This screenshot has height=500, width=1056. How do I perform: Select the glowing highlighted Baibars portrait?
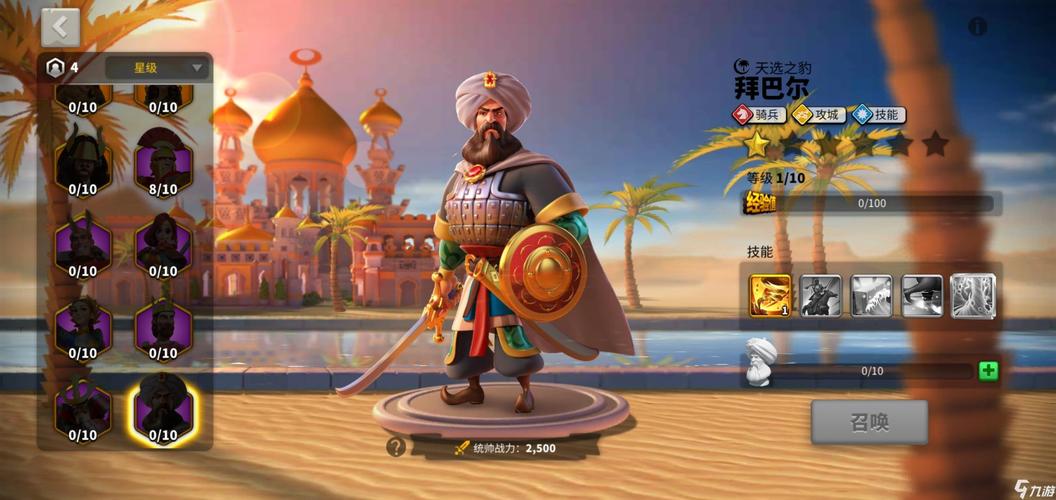coord(163,407)
